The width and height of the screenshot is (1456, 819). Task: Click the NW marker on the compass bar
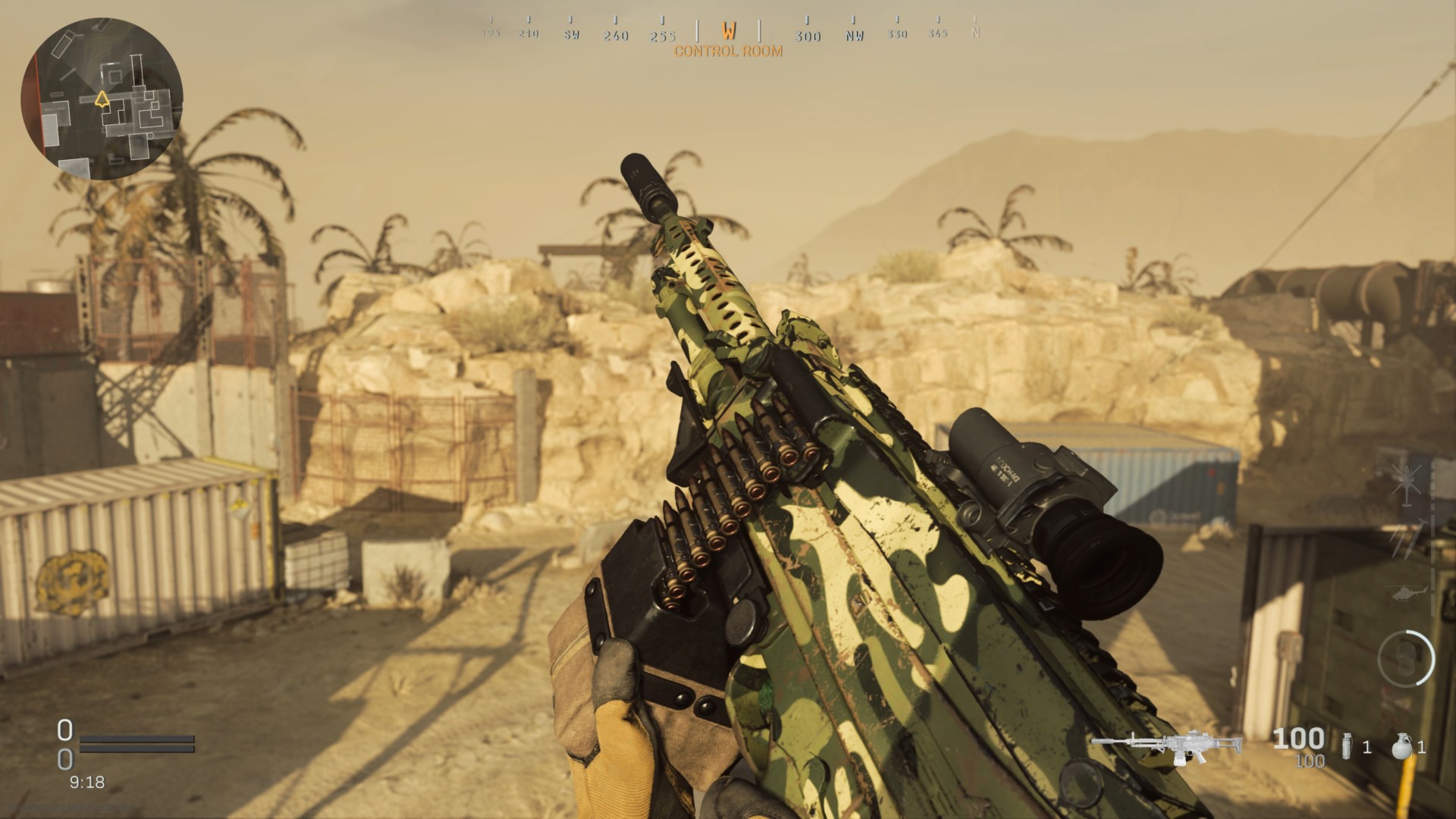854,35
